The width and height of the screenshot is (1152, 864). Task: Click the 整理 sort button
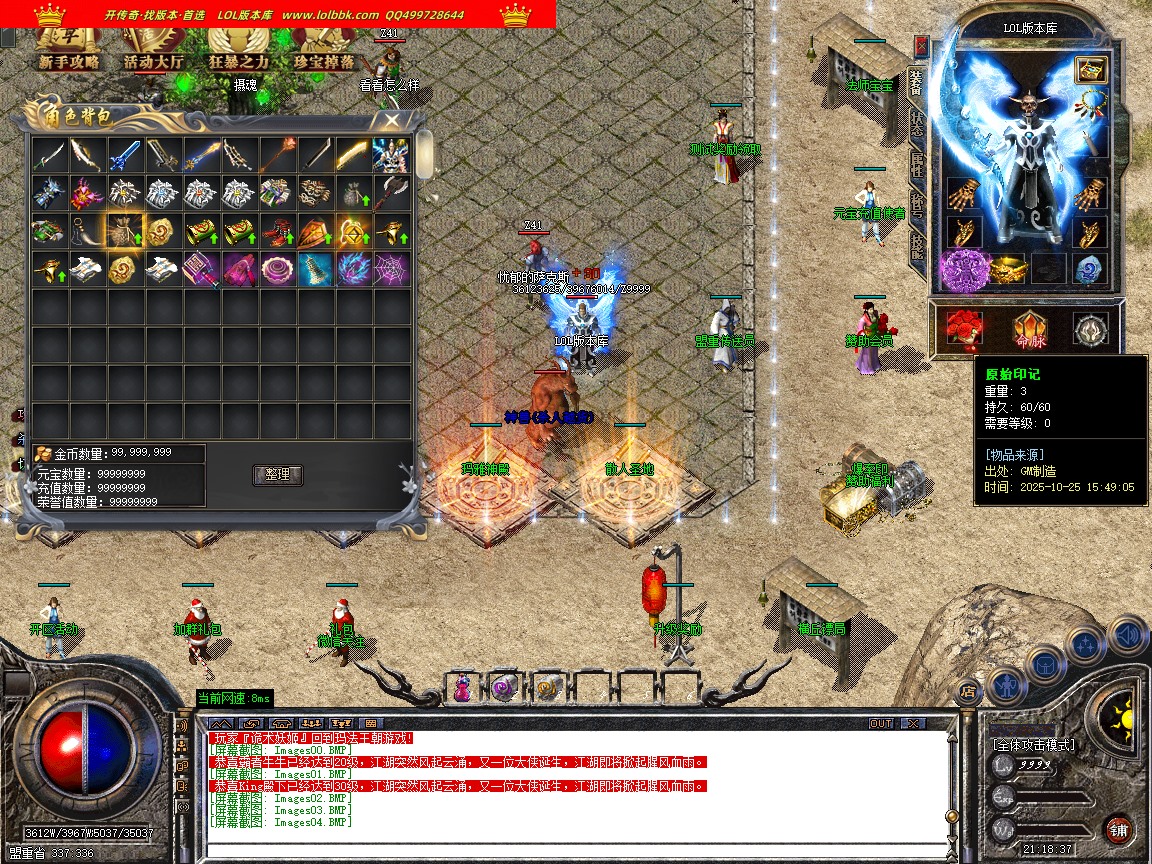277,475
